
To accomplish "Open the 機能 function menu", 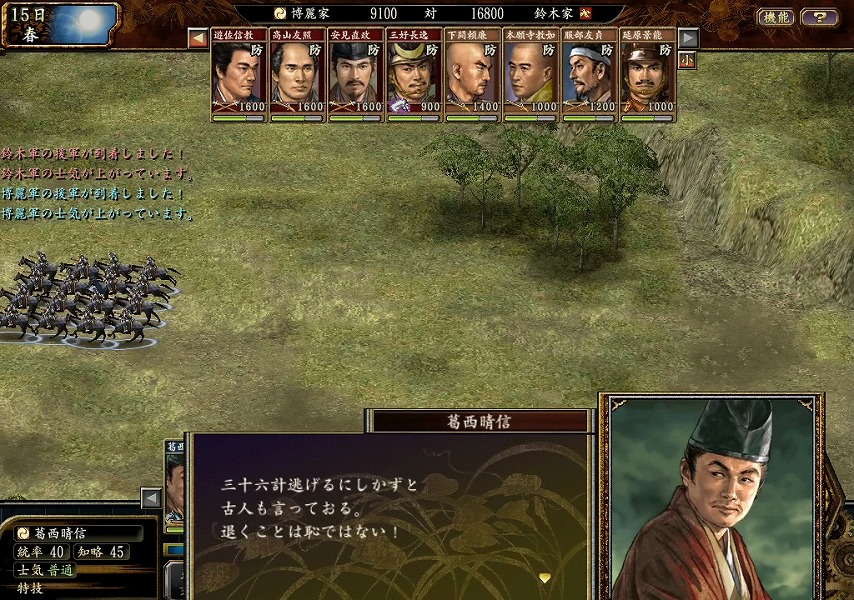I will coord(776,17).
